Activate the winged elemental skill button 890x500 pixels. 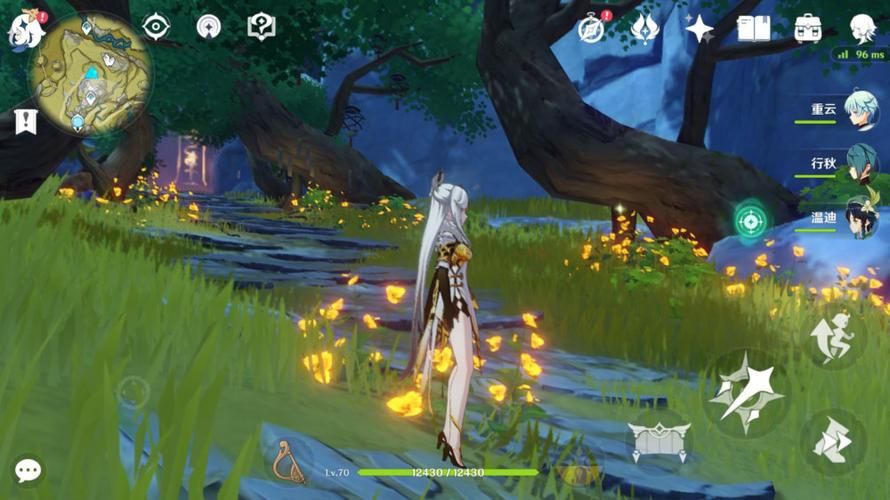tap(658, 438)
